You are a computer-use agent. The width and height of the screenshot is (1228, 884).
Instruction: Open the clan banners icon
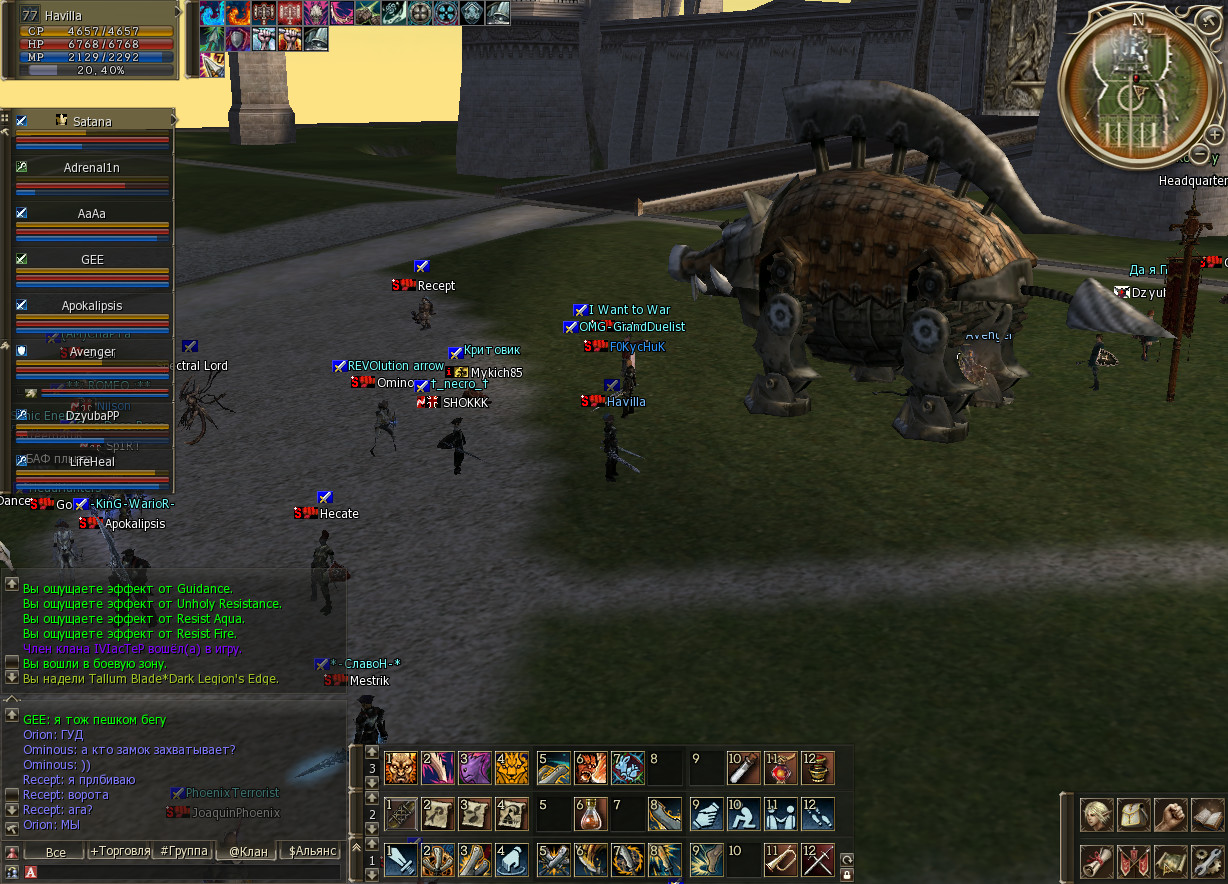point(1134,861)
